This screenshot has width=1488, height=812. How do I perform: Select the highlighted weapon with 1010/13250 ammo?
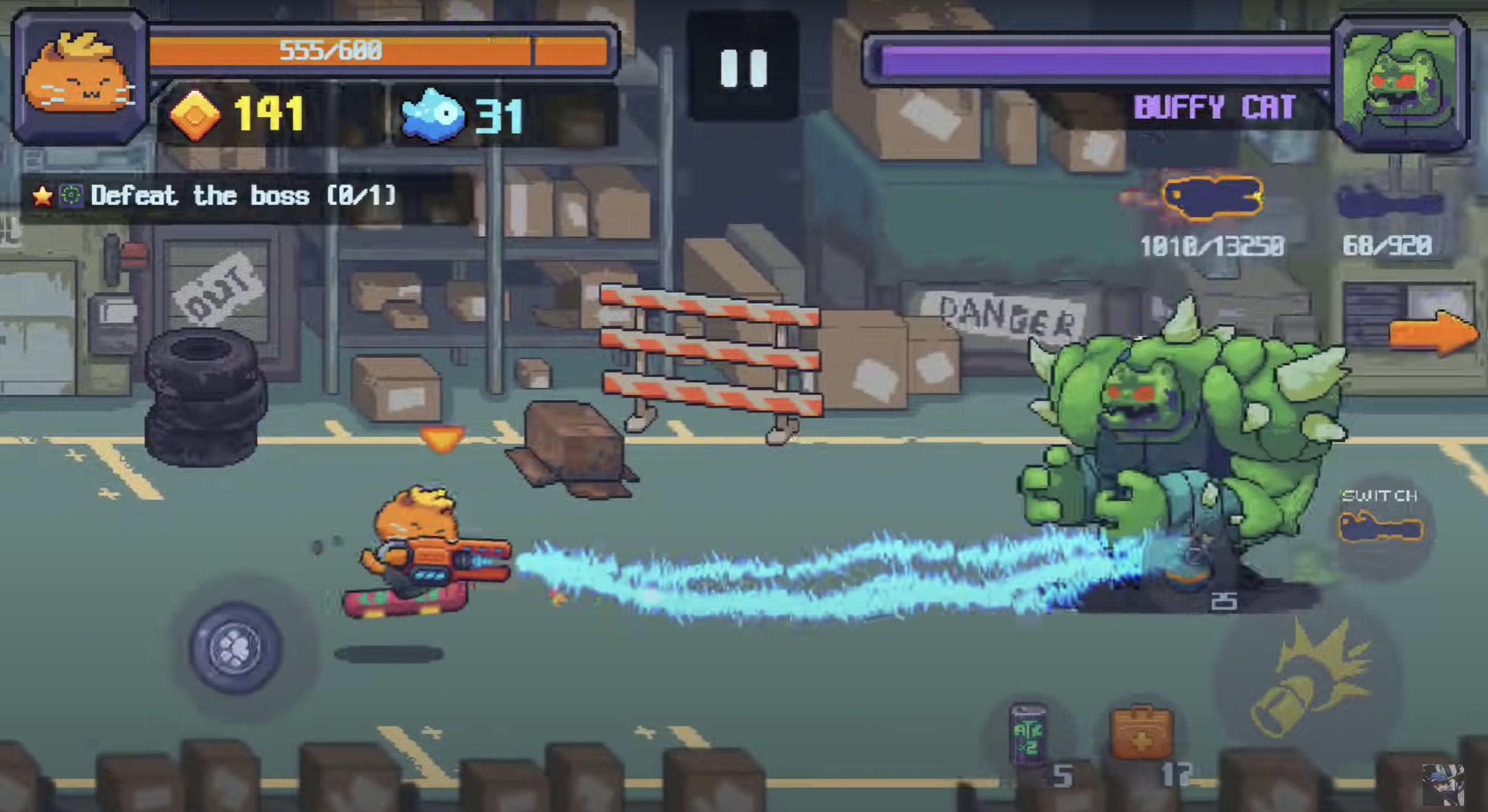pyautogui.click(x=1212, y=198)
